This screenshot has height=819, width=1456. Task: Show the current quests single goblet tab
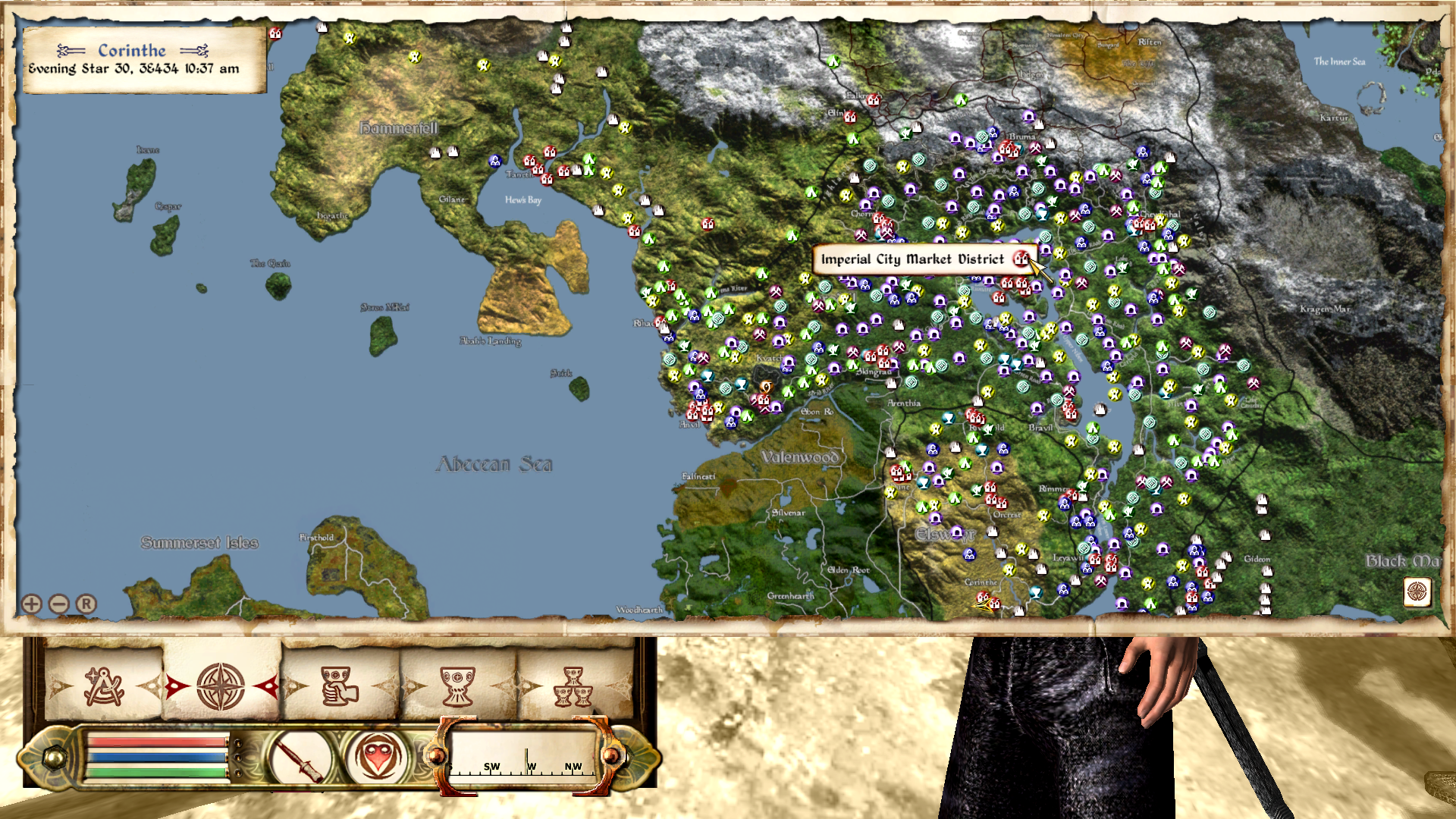[x=457, y=686]
